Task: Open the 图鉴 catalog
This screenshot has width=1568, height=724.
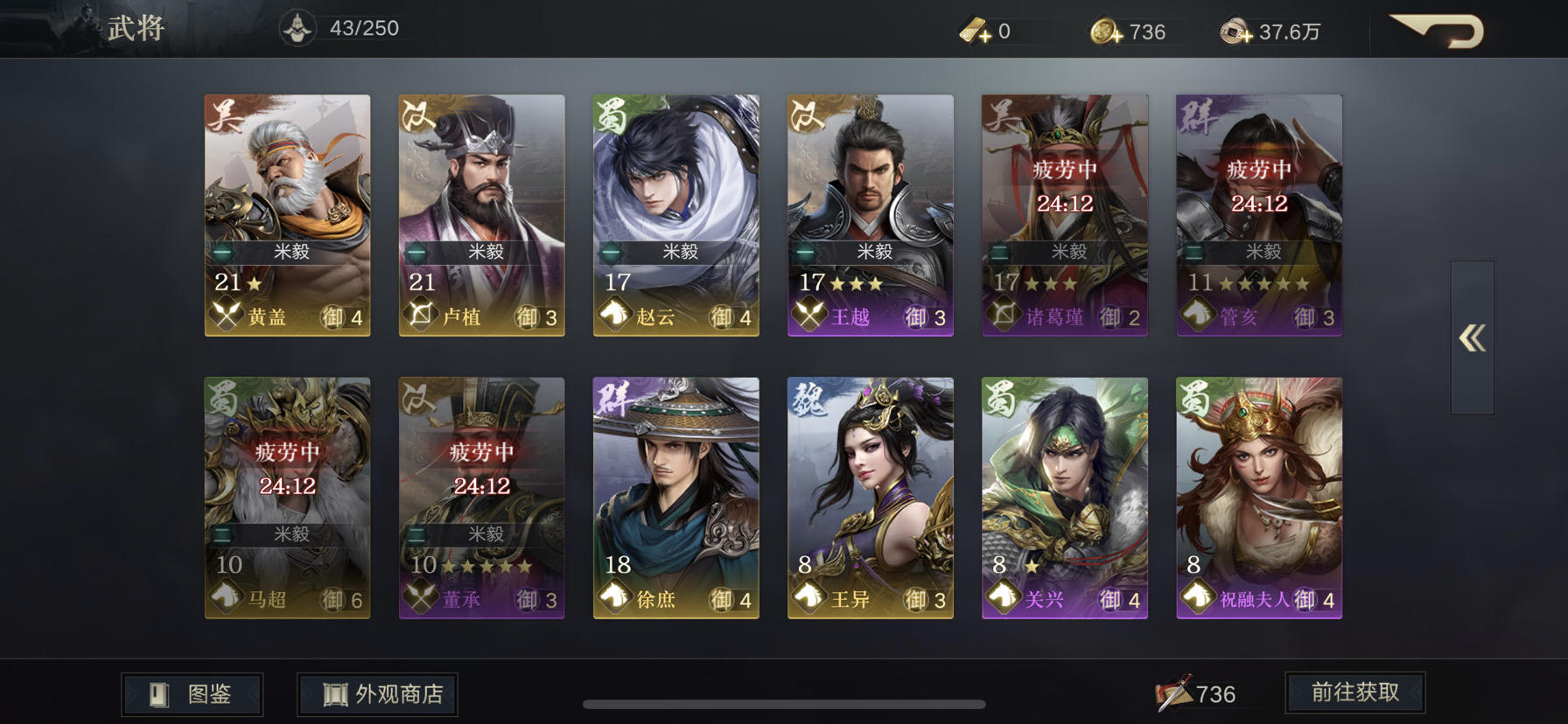Action: 192,693
